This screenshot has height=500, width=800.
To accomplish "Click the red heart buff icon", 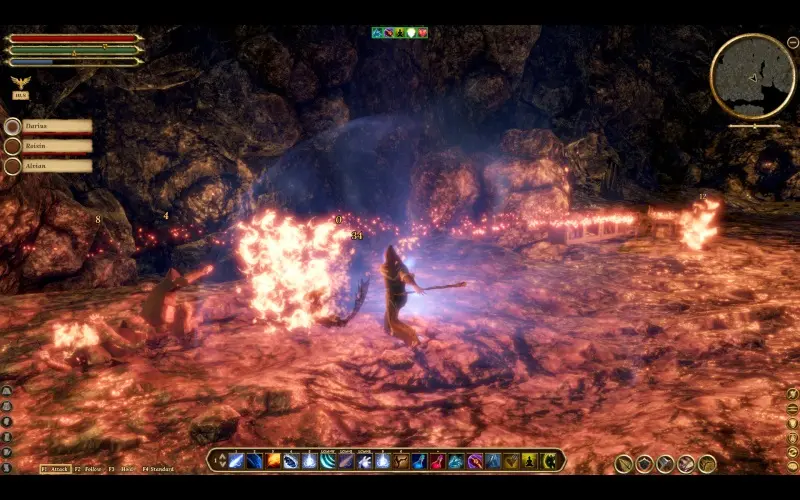I will [422, 33].
